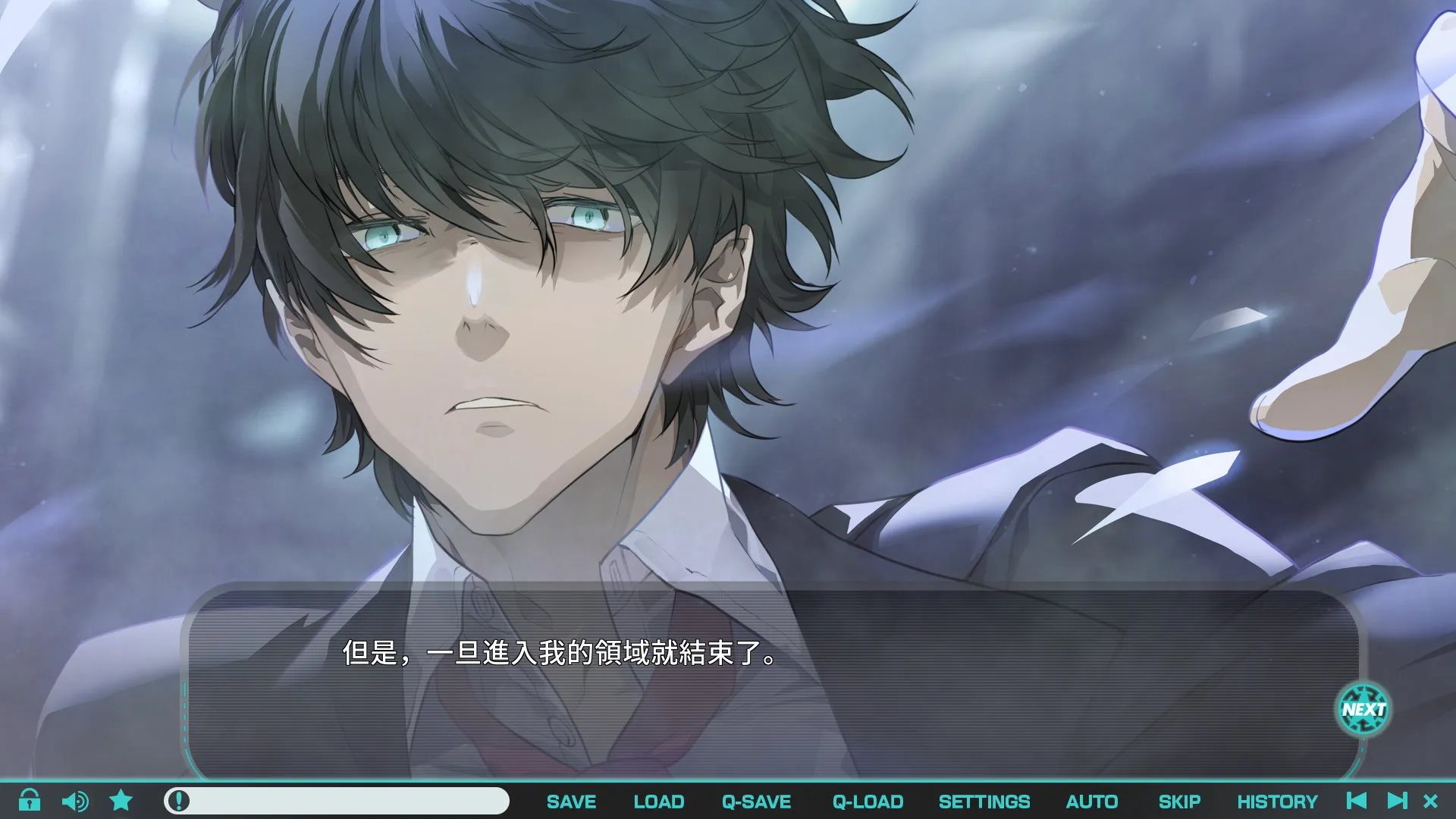Mute game audio via the speaker icon
Image resolution: width=1456 pixels, height=819 pixels.
click(75, 801)
